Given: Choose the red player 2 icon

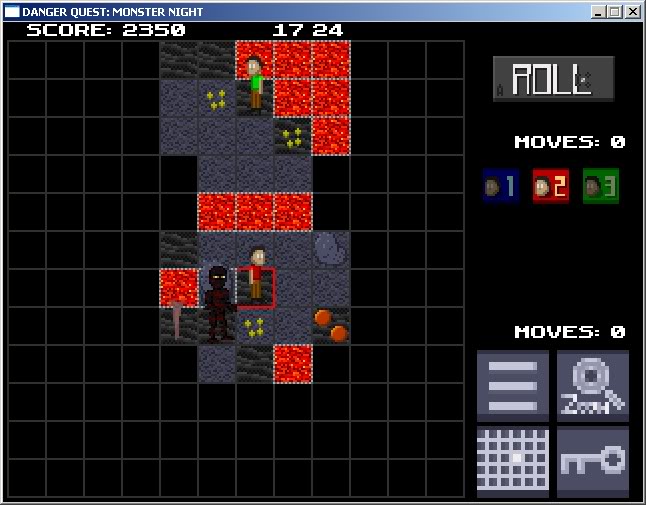Looking at the screenshot, I should coord(550,186).
